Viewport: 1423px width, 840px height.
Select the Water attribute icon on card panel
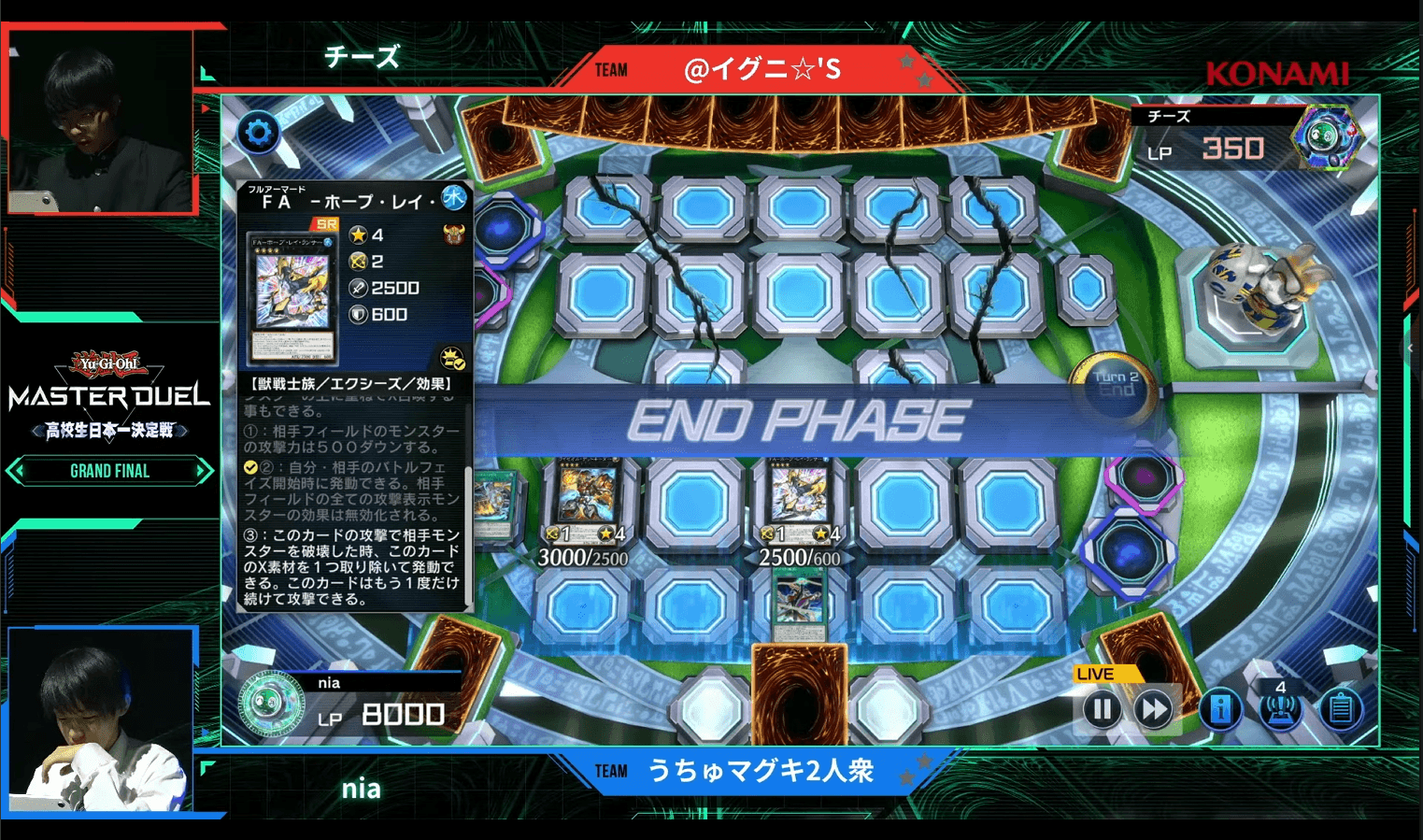point(454,197)
